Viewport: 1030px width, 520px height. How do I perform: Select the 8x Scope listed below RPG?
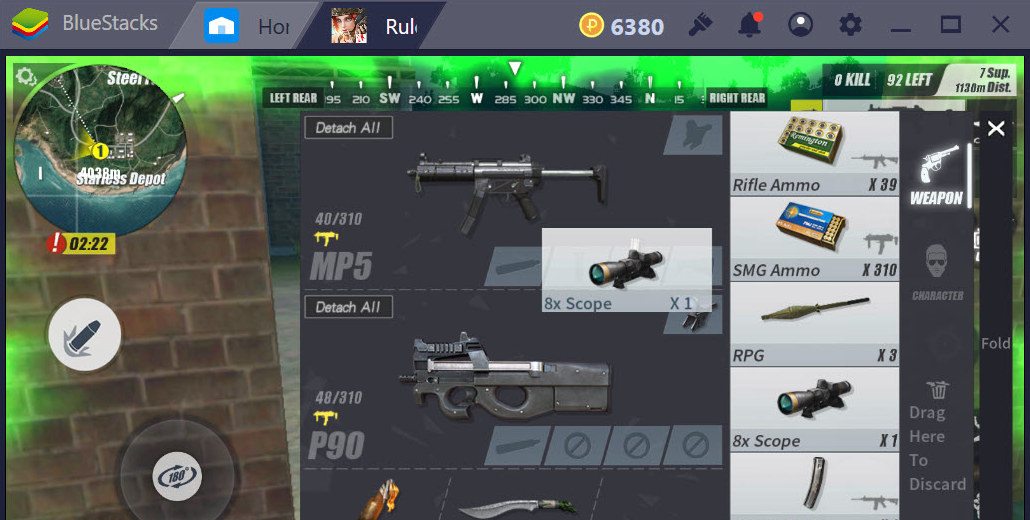pos(814,410)
